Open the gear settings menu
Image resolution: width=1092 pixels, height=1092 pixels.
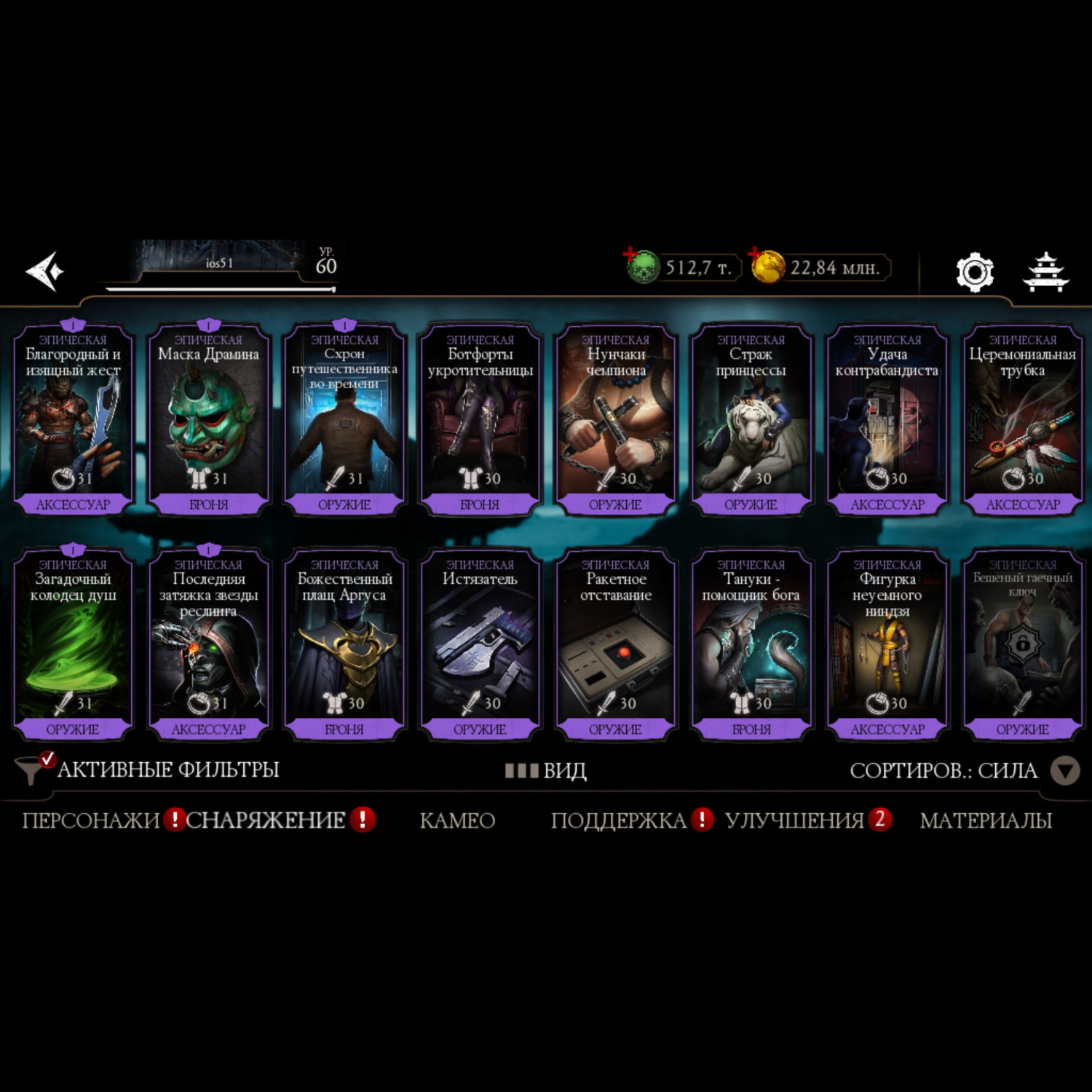point(974,272)
